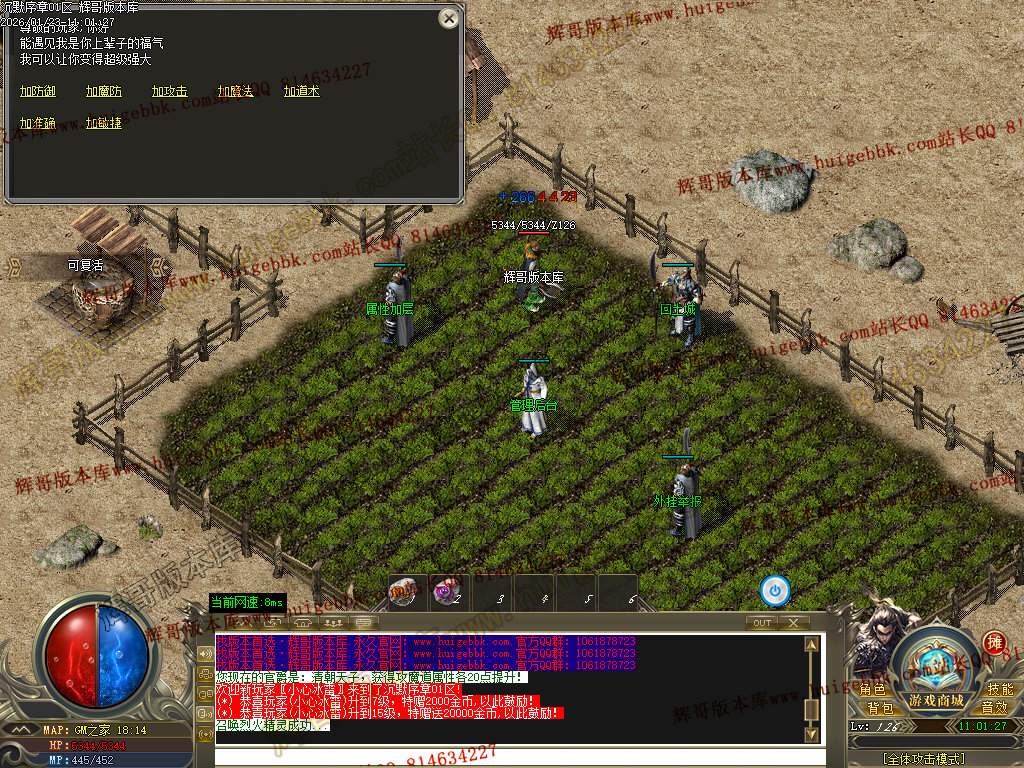Switch the 全体攻击模式 attack mode
Viewport: 1024px width, 768px height.
[x=923, y=759]
